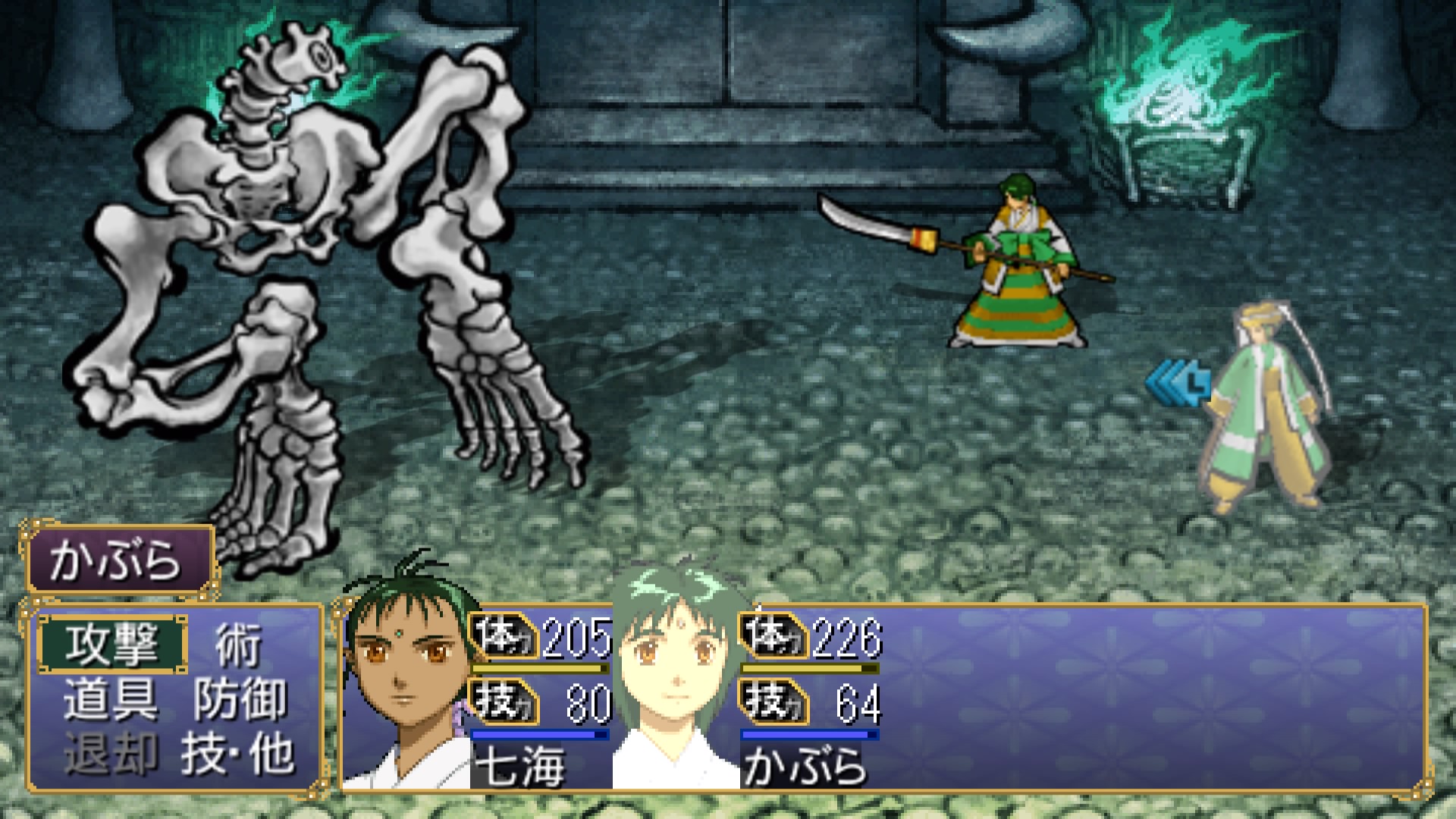The height and width of the screenshot is (819, 1456).
Task: Open the 技·他 skills command
Action: 237,754
